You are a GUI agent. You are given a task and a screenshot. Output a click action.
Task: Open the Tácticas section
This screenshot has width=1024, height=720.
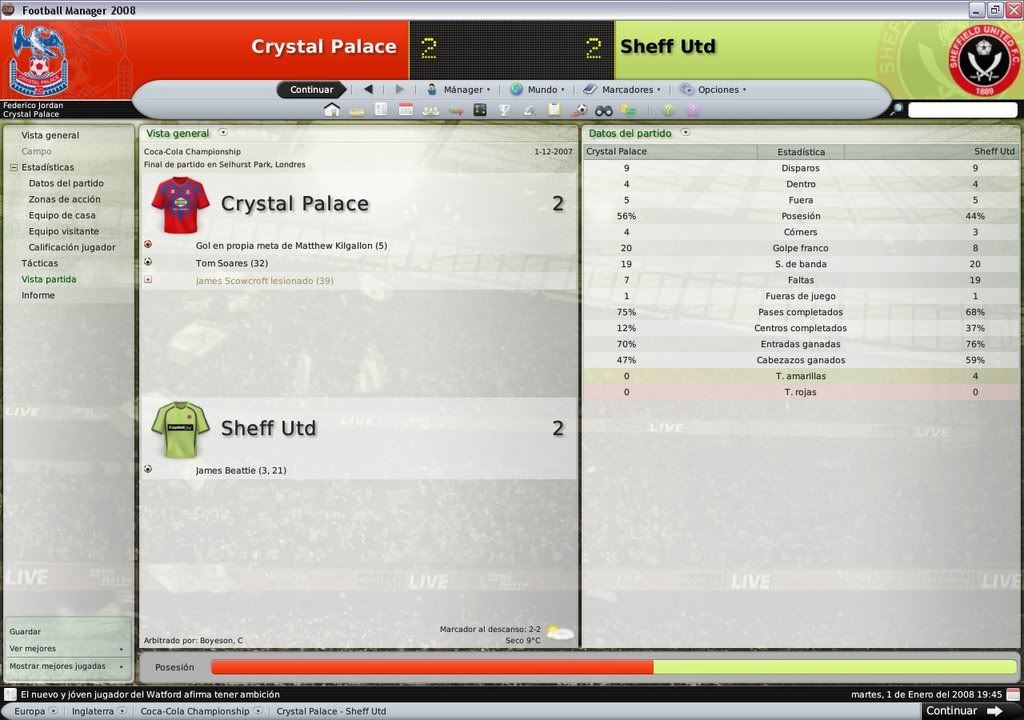pos(39,263)
